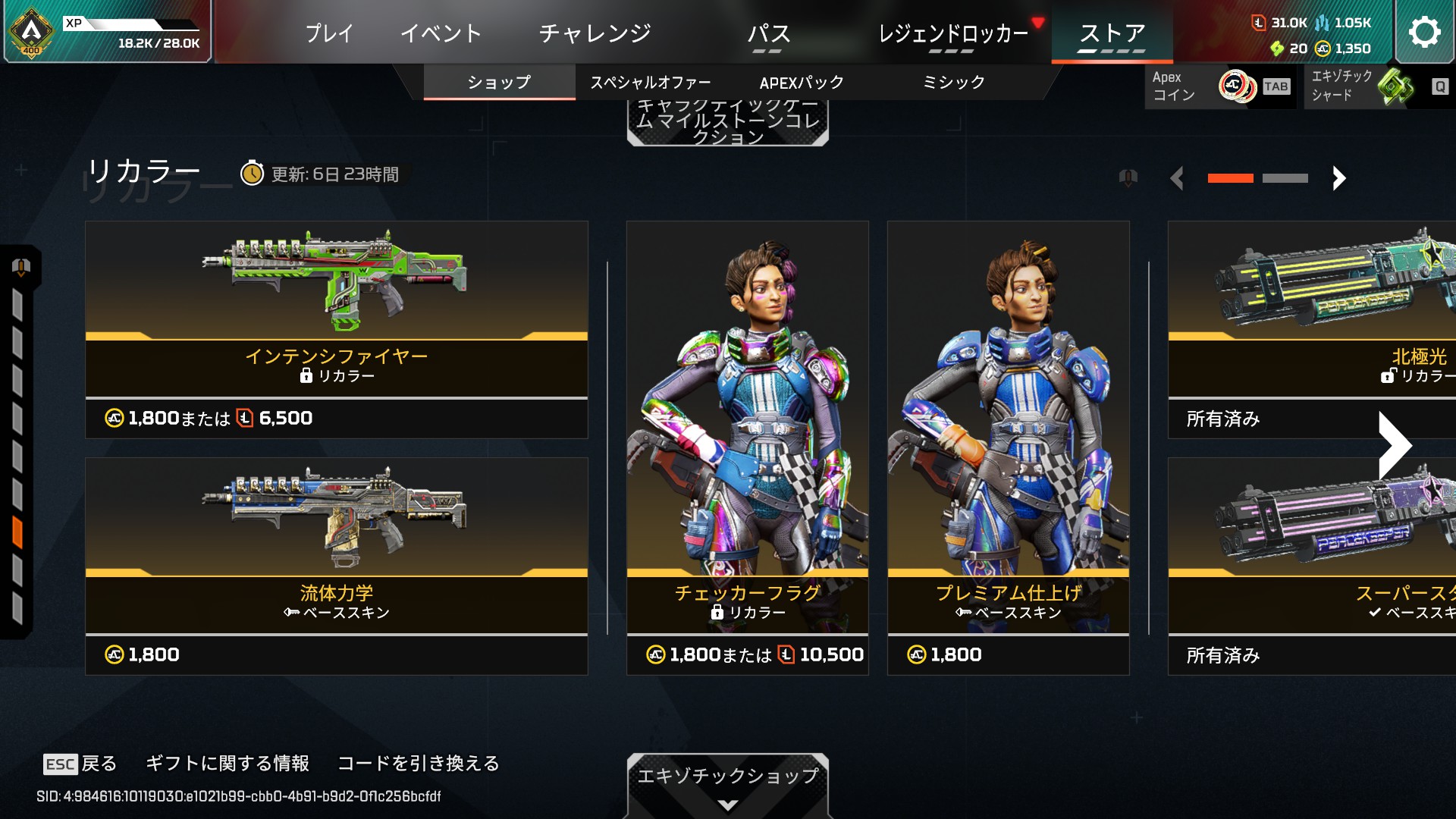
Task: Switch to the イベント tab
Action: coord(441,33)
